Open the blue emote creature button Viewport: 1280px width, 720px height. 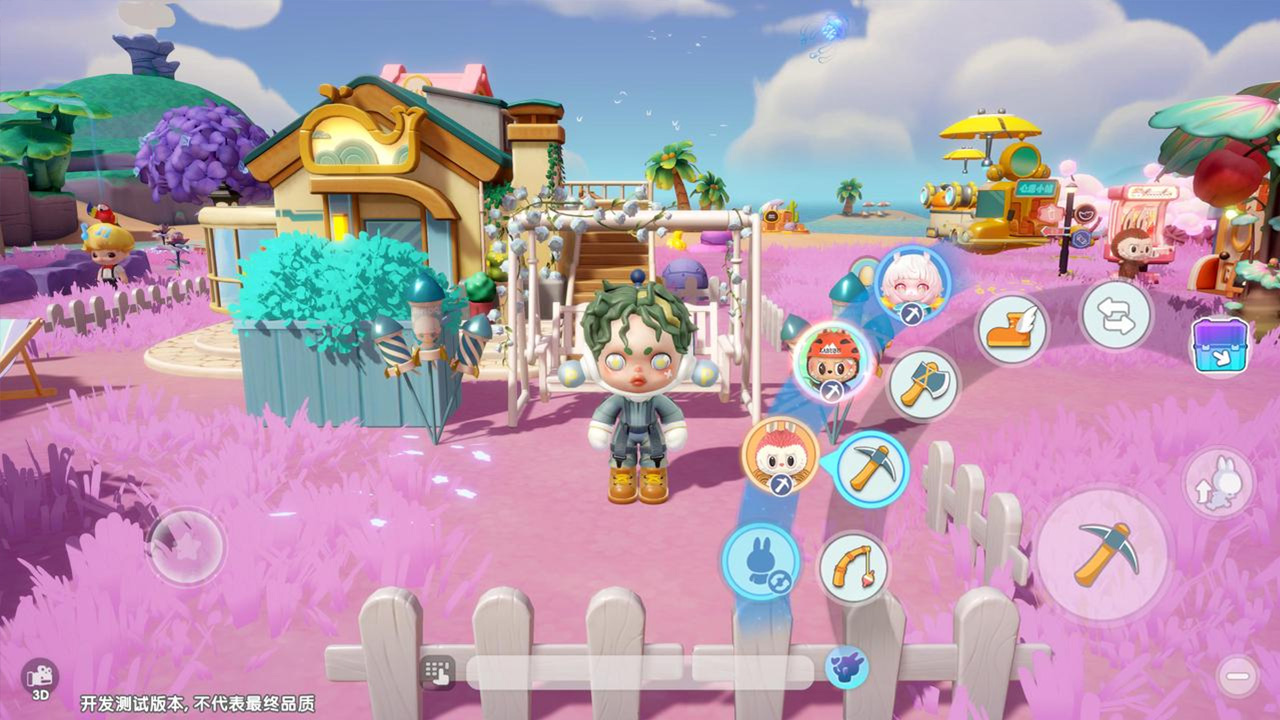coord(846,668)
